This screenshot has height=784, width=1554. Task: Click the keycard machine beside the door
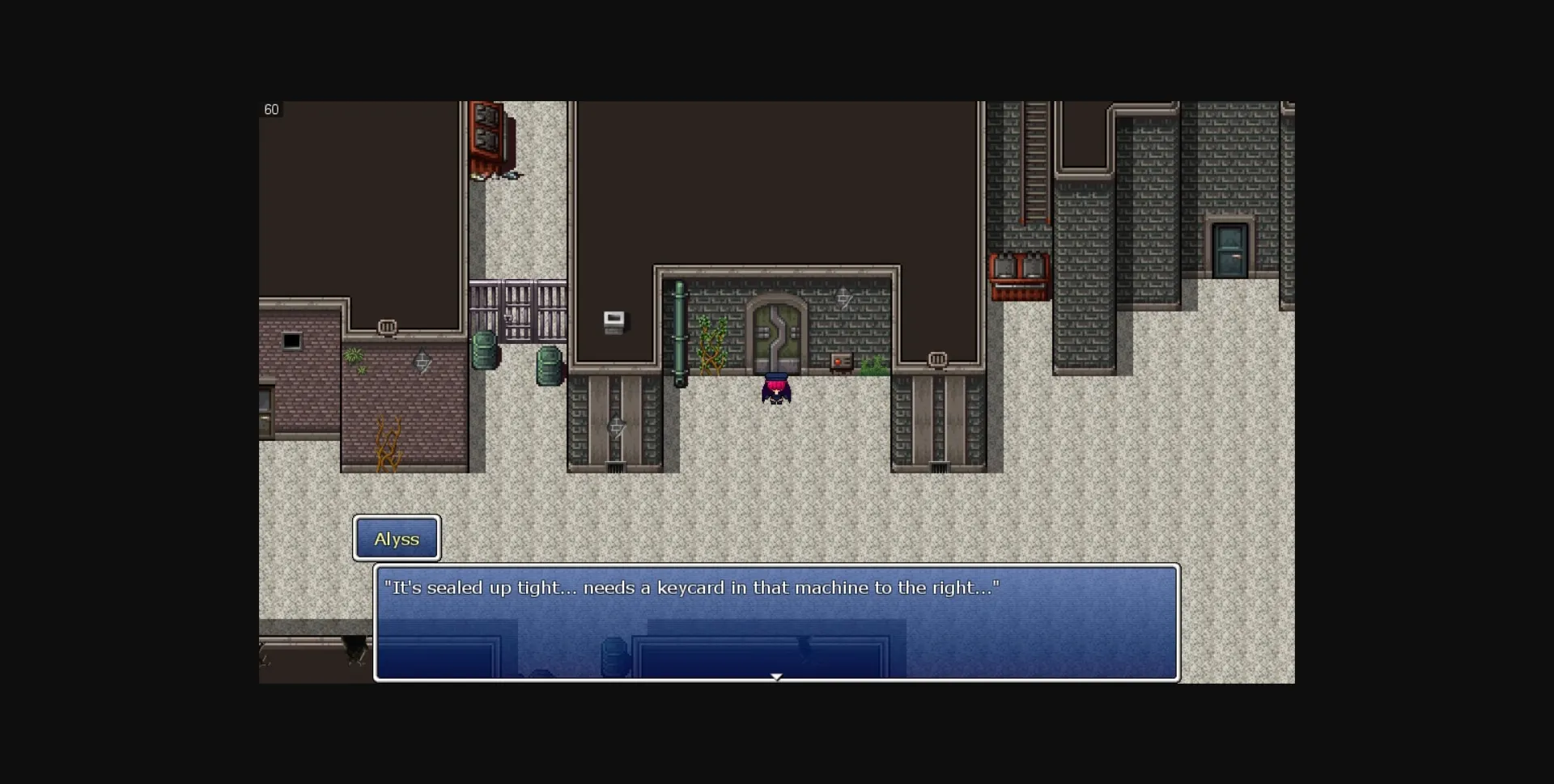(x=839, y=360)
